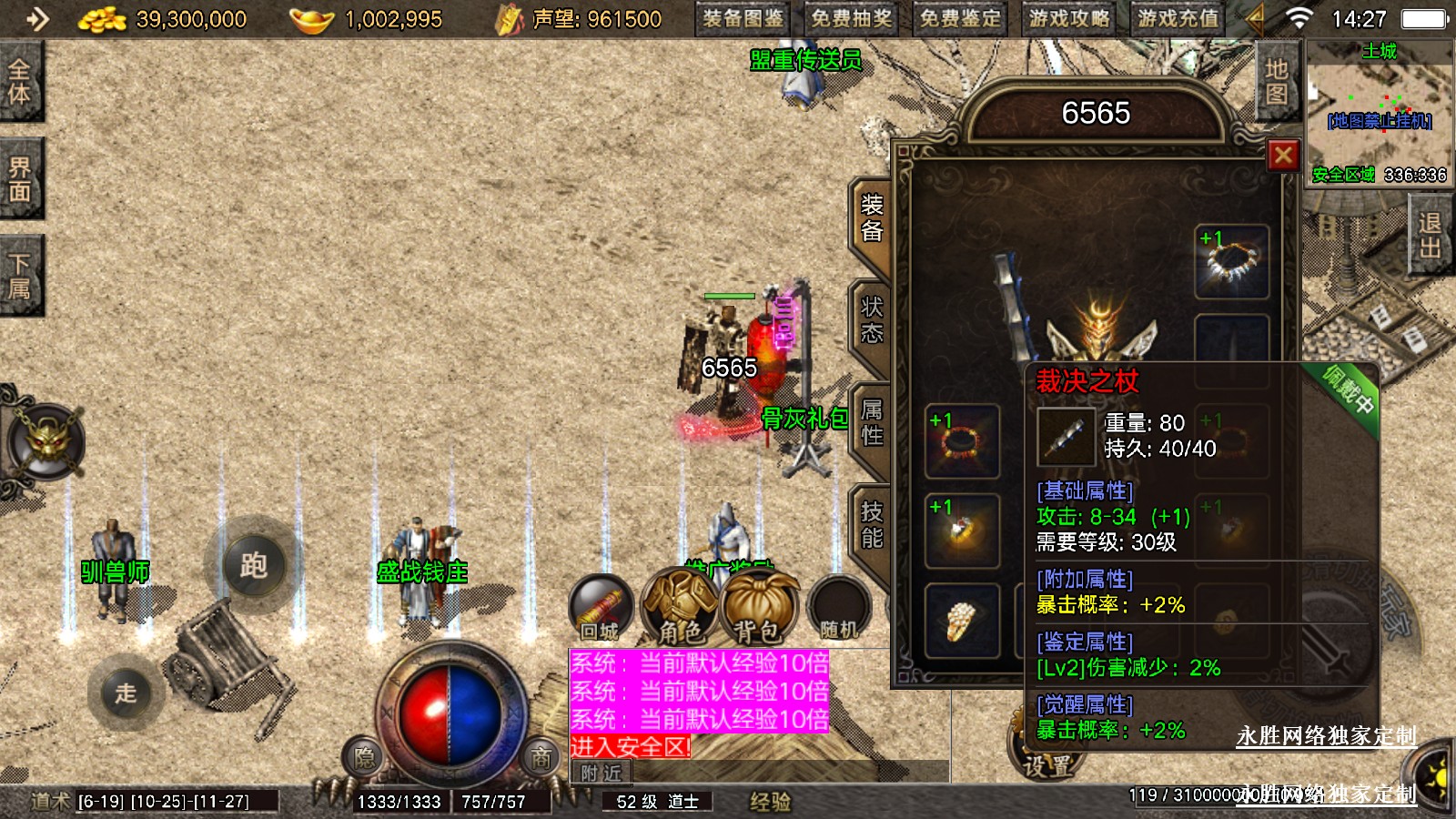Select the 全体 all-units command button
The height and width of the screenshot is (819, 1456).
[20, 82]
